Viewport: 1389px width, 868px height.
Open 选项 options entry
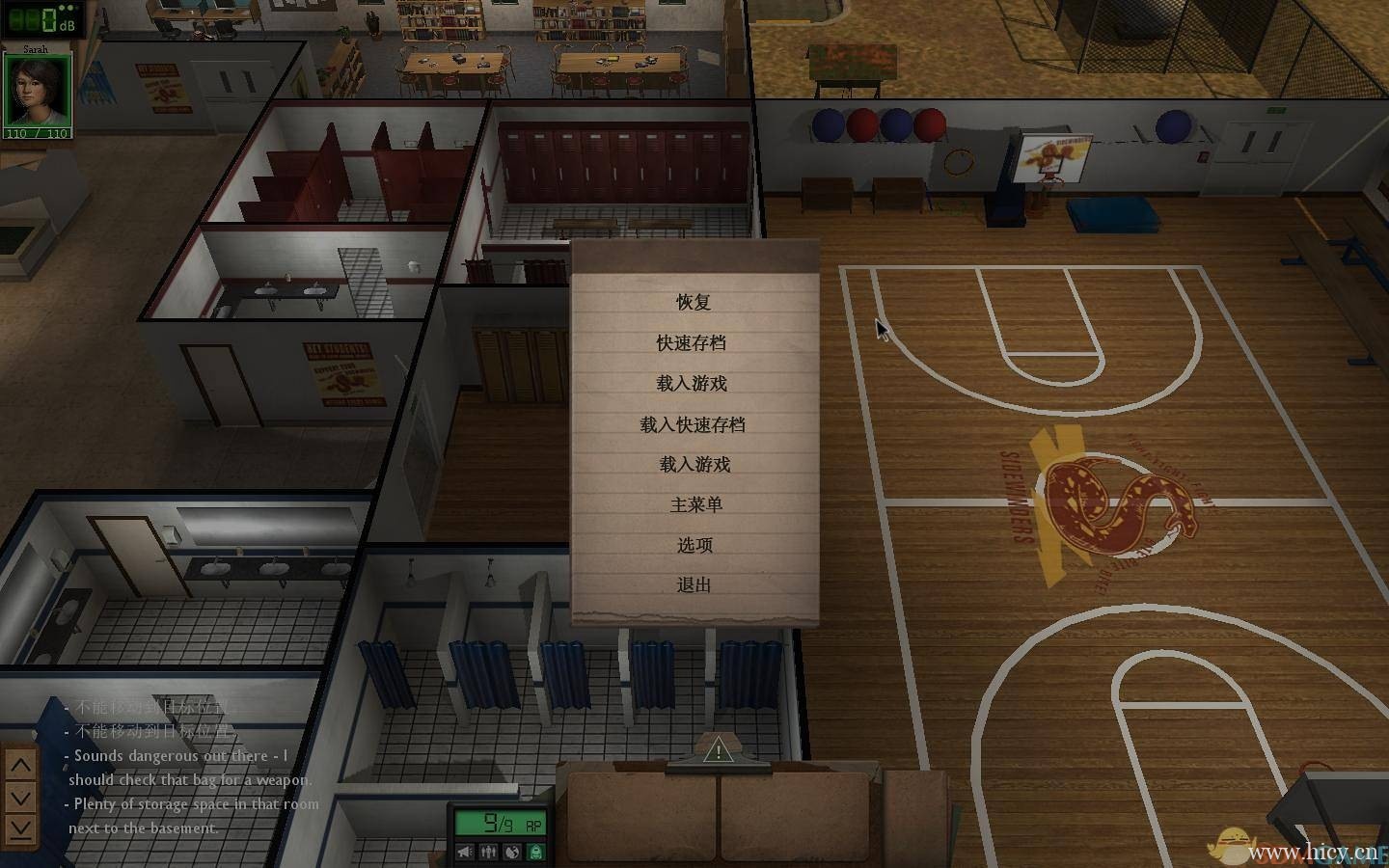point(693,545)
